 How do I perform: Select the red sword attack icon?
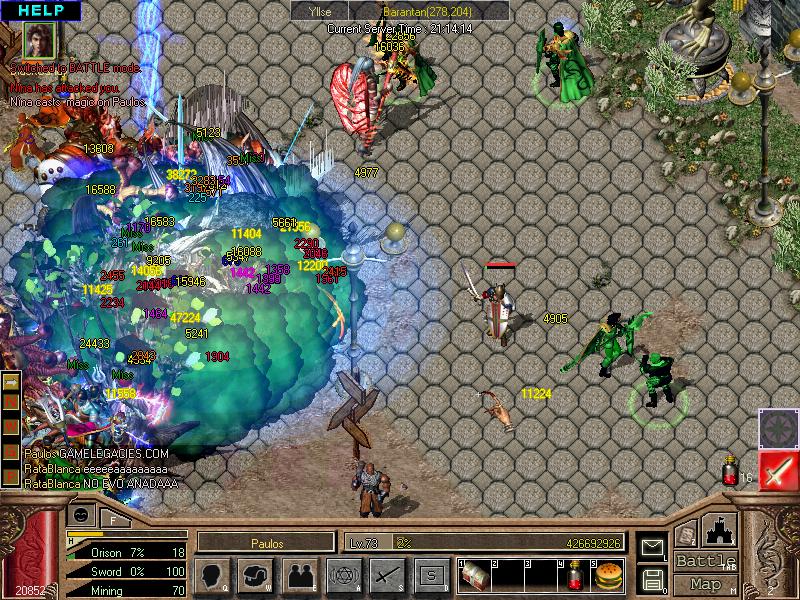point(776,471)
